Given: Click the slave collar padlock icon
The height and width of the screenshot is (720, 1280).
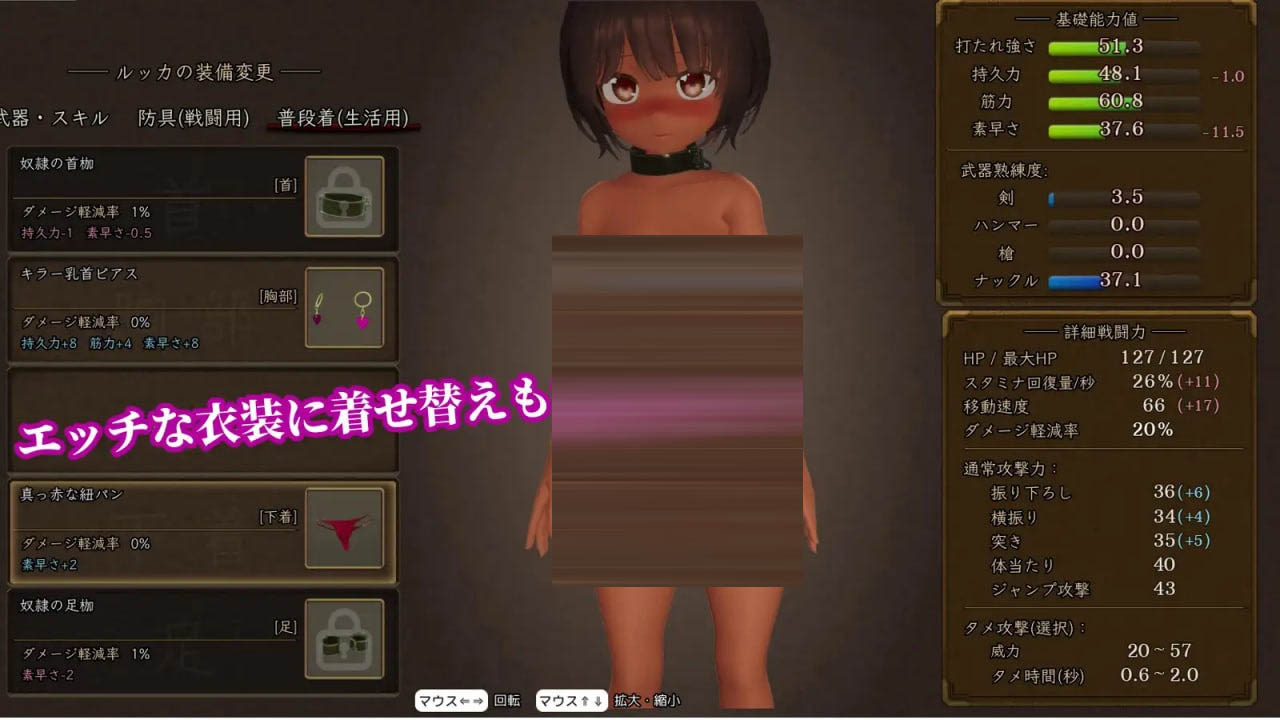Looking at the screenshot, I should point(344,198).
